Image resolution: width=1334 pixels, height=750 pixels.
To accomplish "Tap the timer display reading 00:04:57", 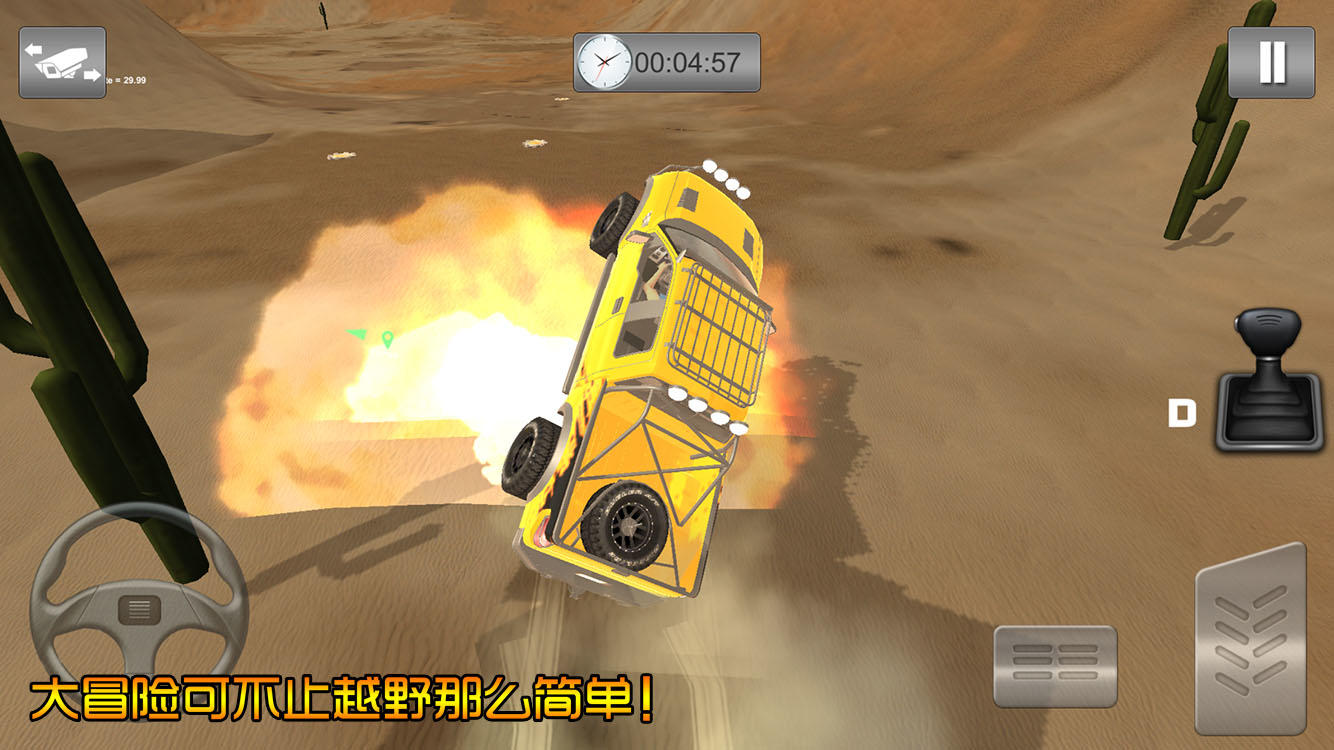I will [689, 62].
